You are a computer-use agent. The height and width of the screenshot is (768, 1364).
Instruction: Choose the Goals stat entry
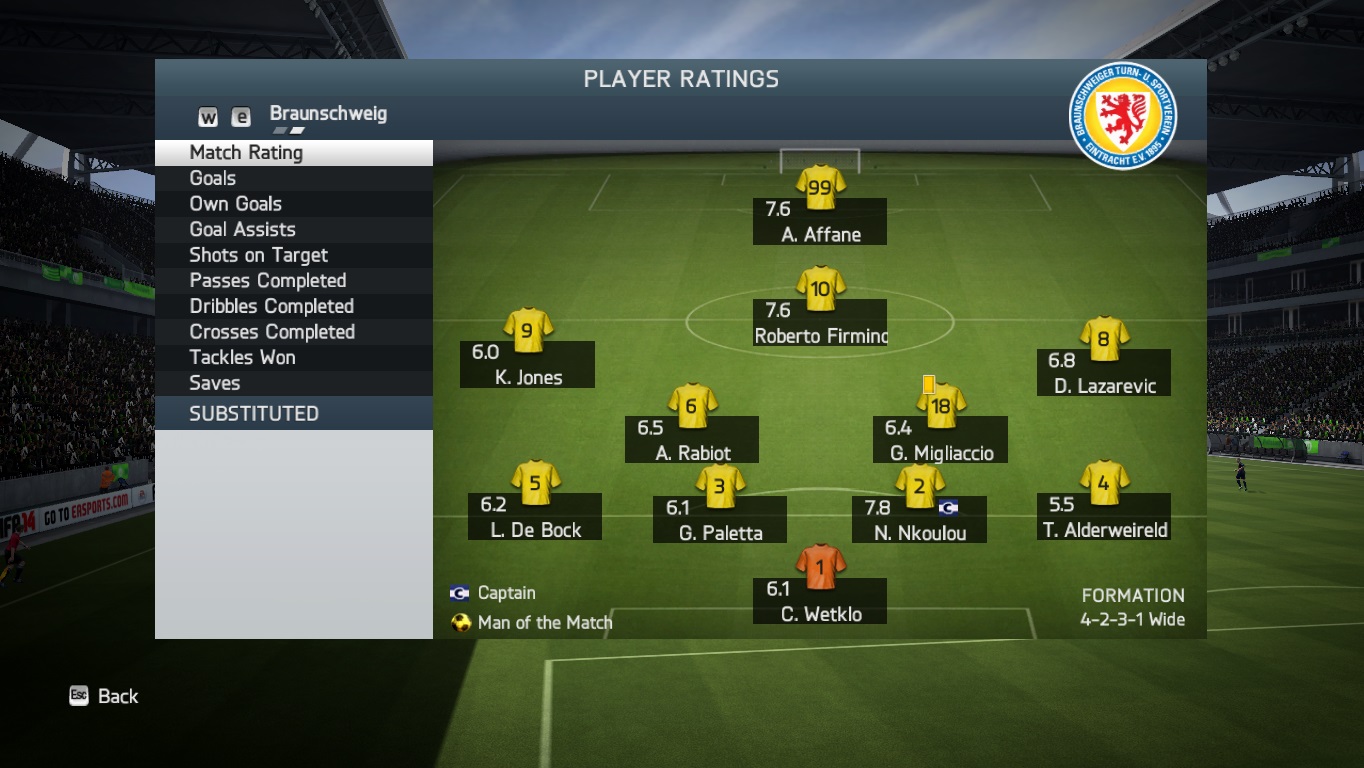click(213, 179)
